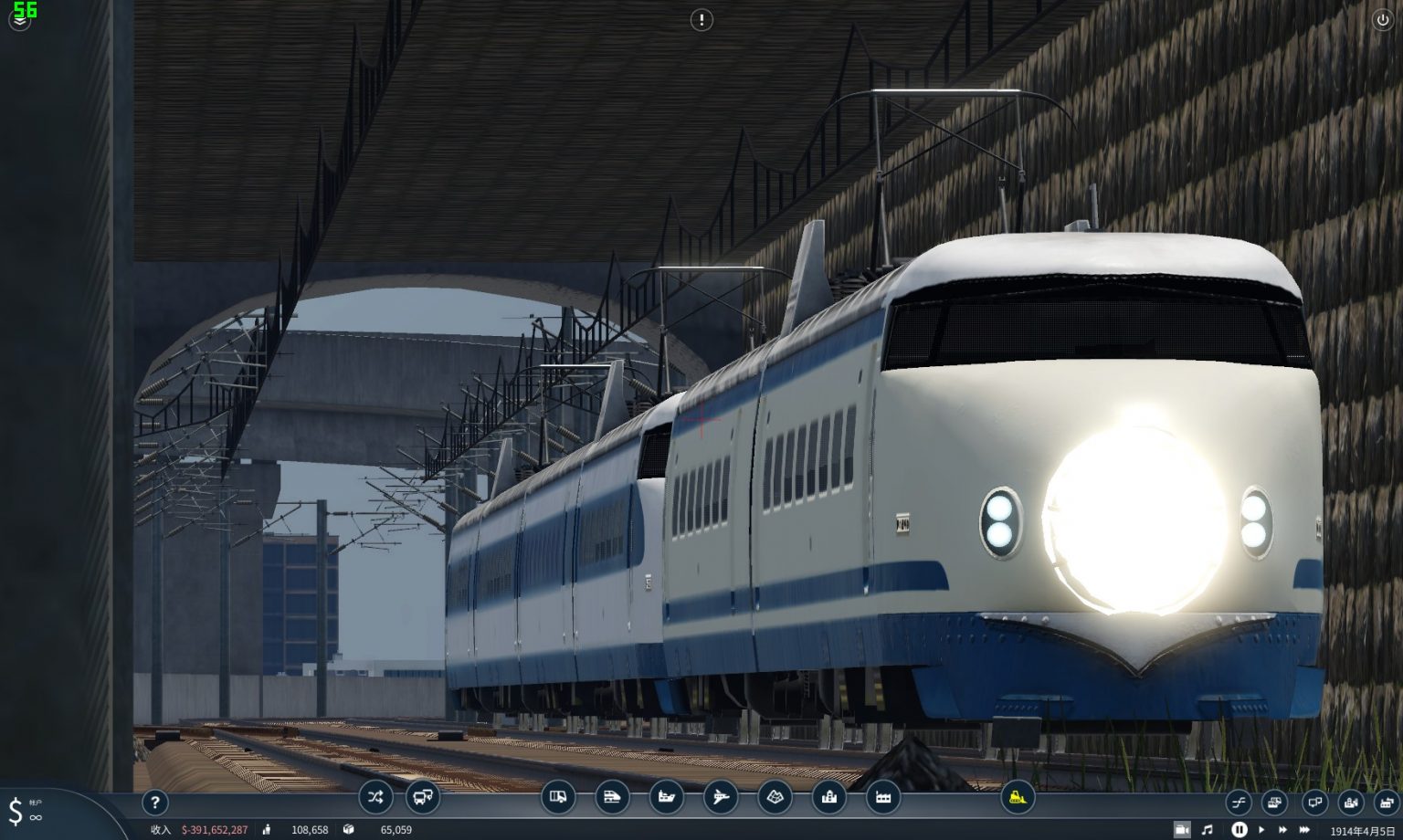This screenshot has height=840, width=1403.
Task: Open the line manager with crossing-arrows icon
Action: [374, 797]
